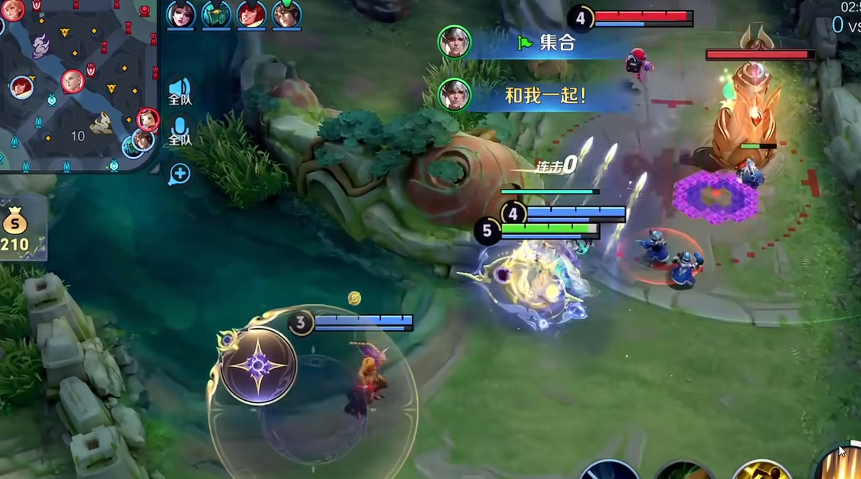The height and width of the screenshot is (479, 861).
Task: Select the brown-haired teammate portrait with green marker
Action: click(286, 14)
